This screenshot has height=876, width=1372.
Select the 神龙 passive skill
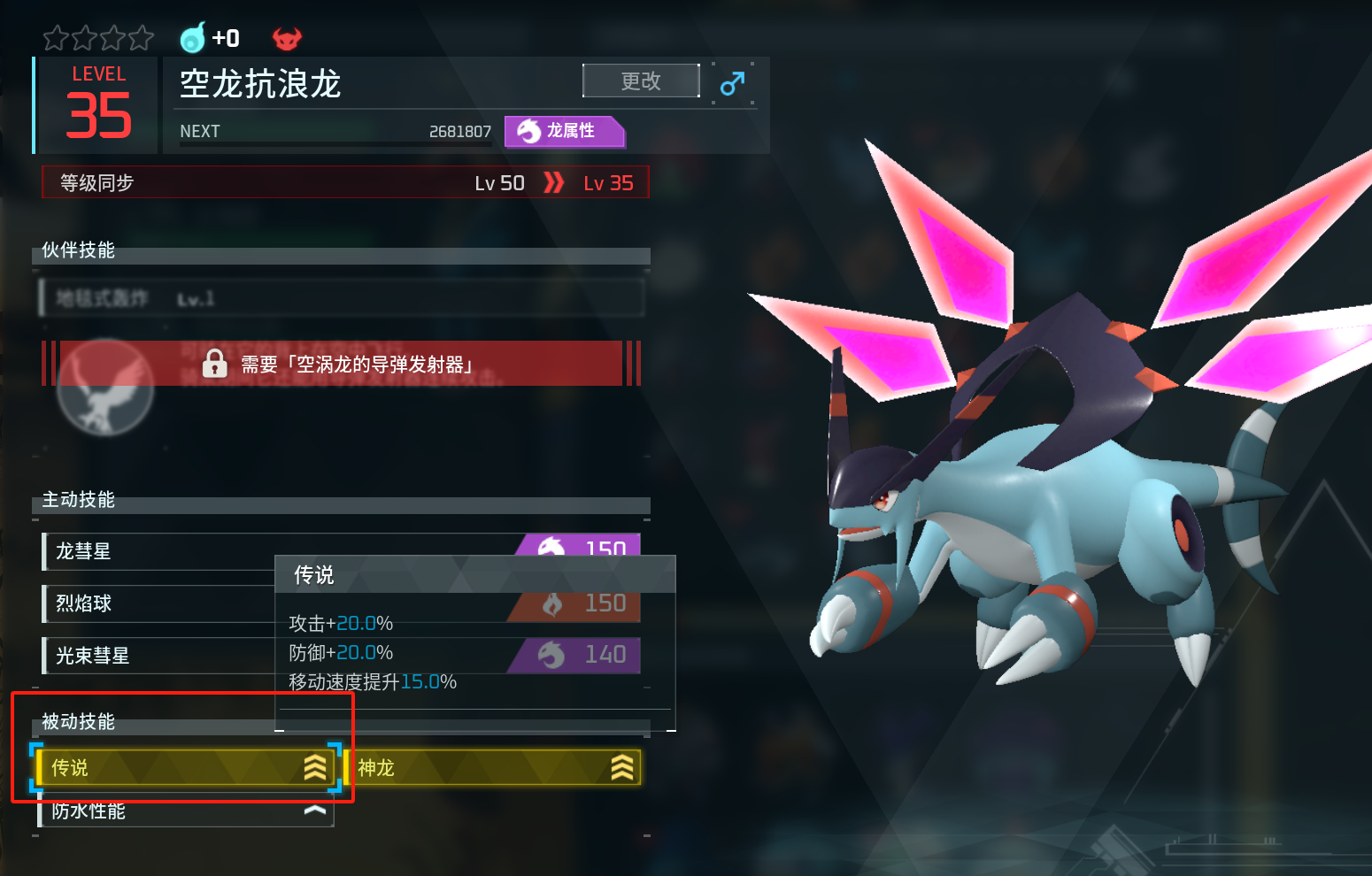coord(496,767)
